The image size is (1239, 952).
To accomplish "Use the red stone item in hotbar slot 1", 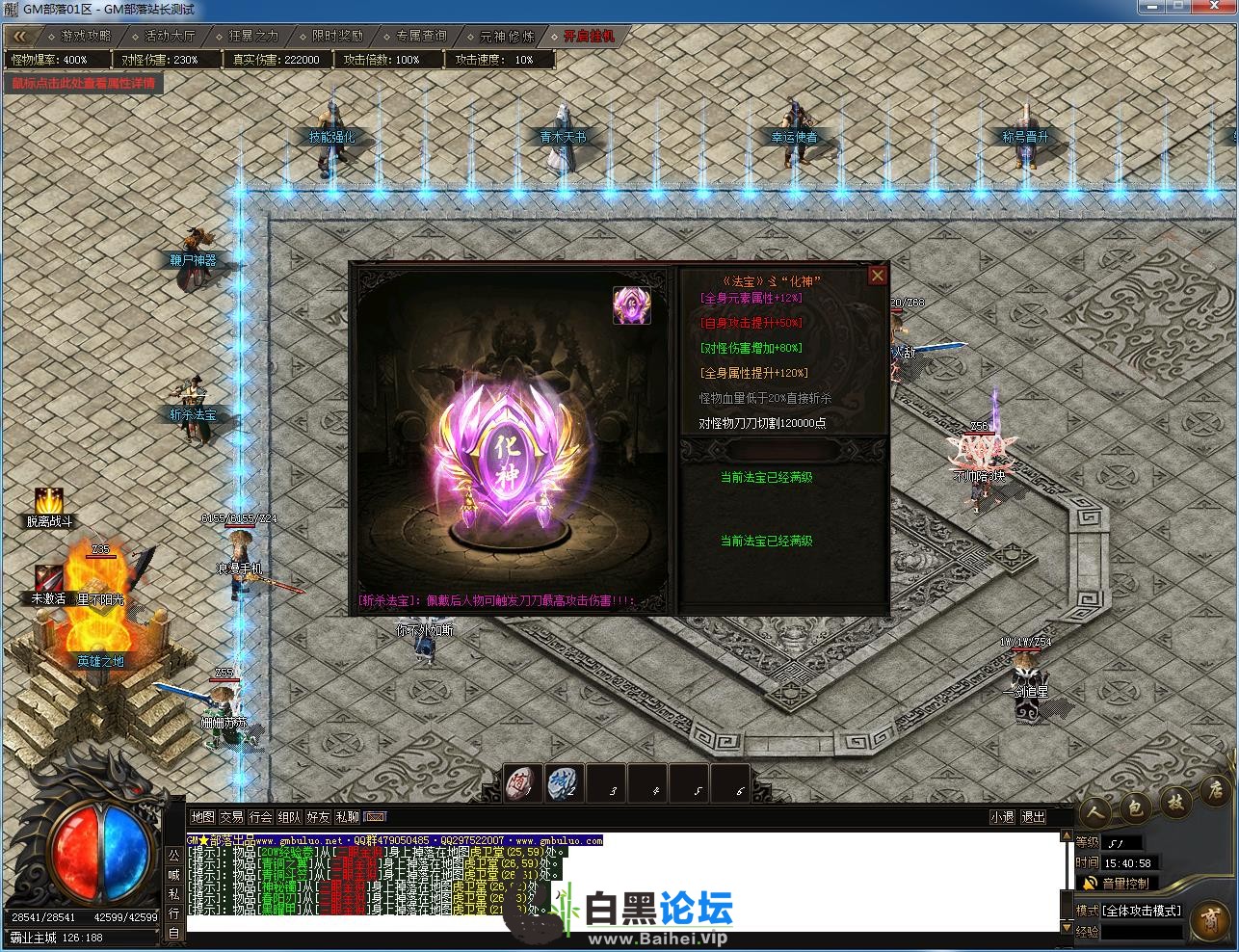I will click(523, 783).
